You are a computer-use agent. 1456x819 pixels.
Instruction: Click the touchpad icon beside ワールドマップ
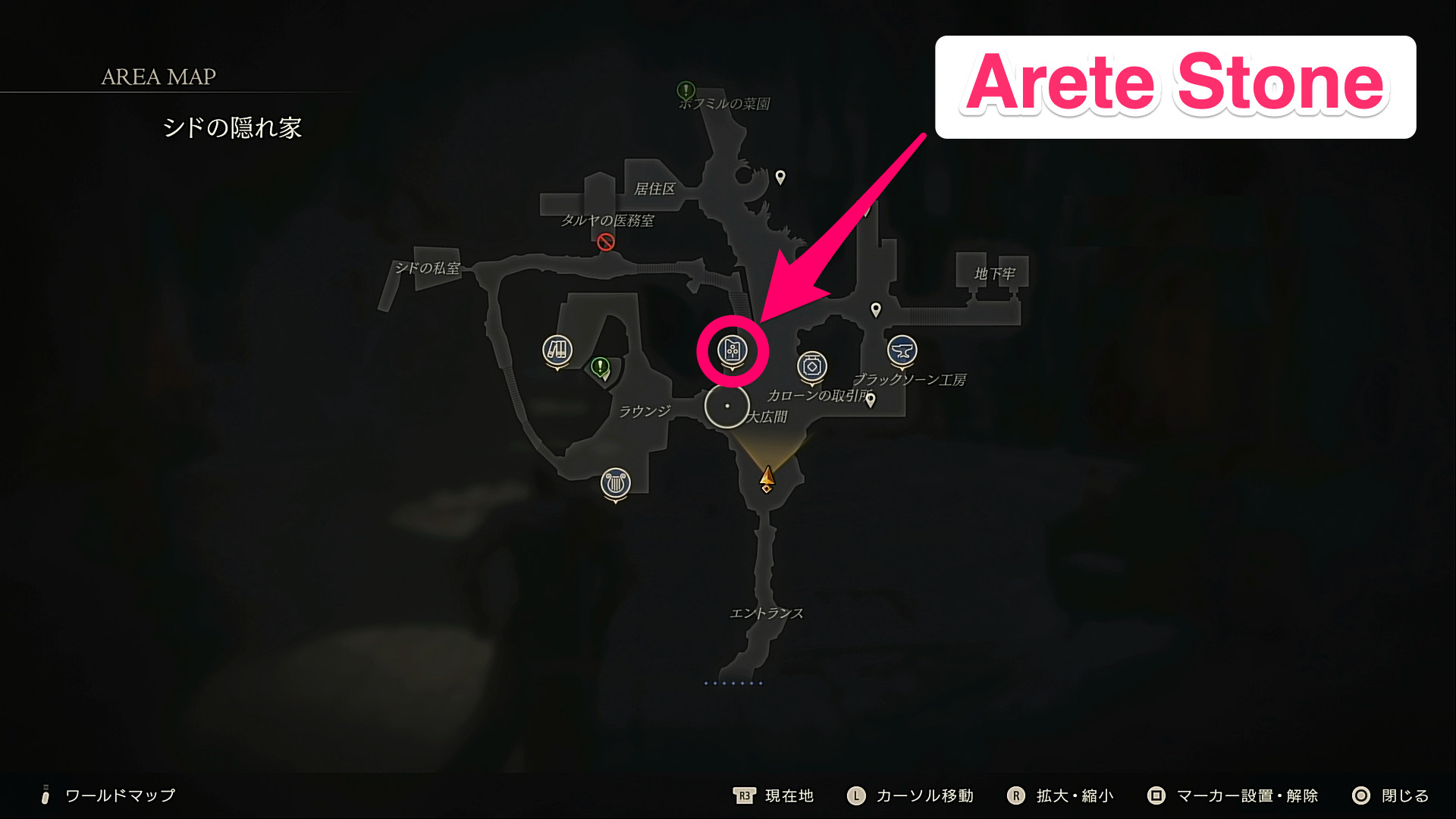[x=47, y=795]
